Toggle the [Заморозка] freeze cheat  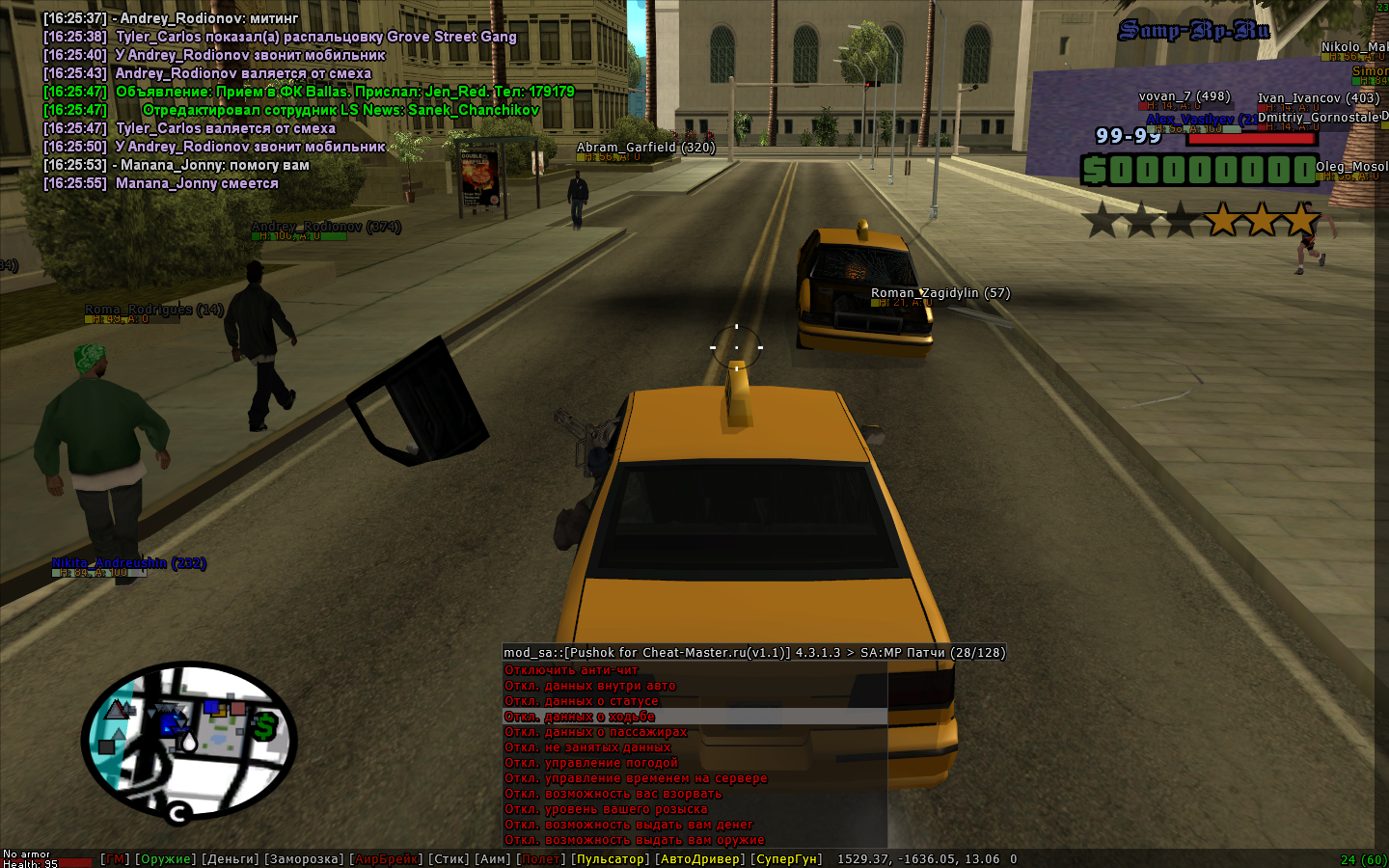(x=304, y=859)
